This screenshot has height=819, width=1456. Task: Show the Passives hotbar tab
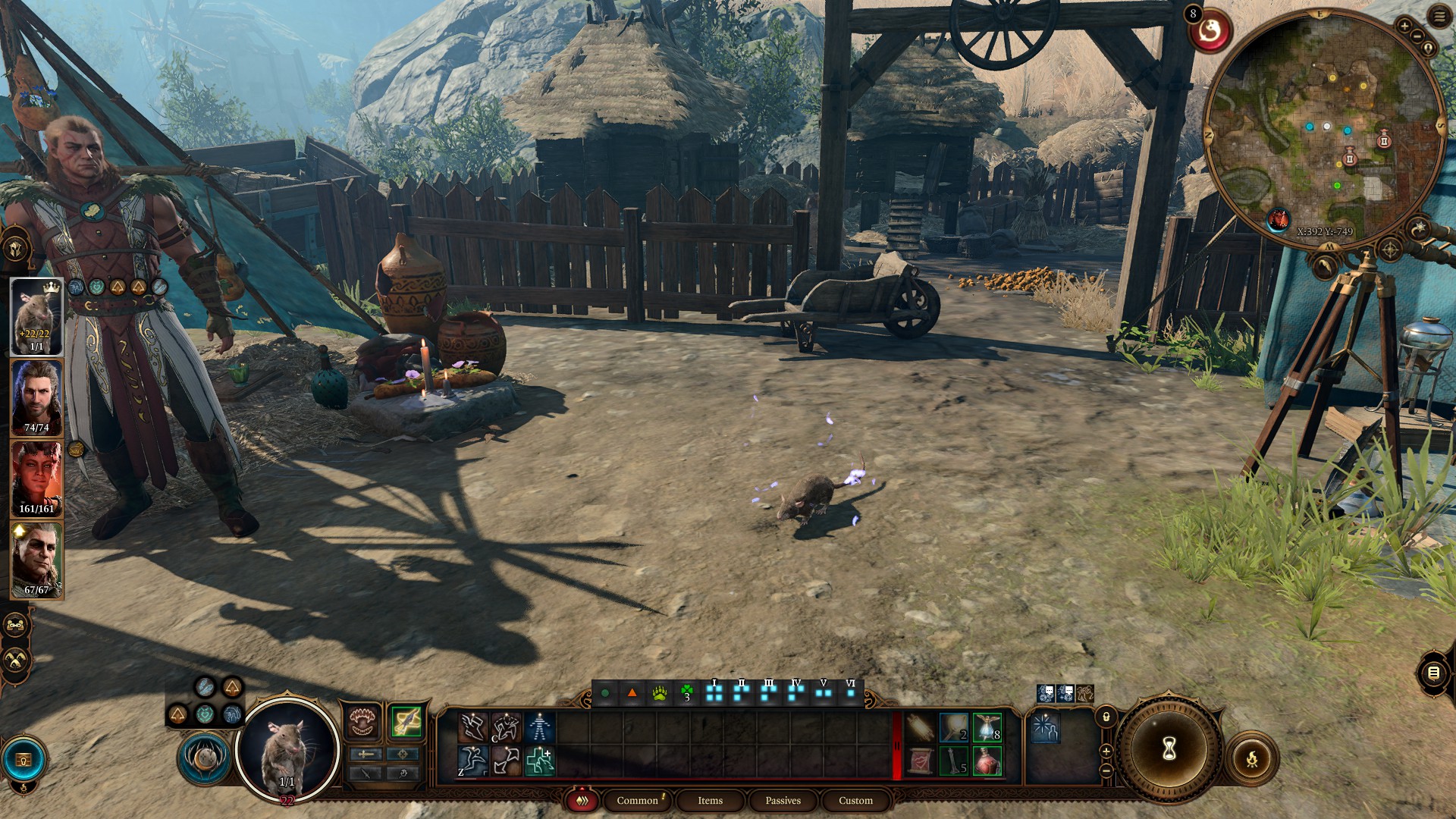tap(783, 801)
